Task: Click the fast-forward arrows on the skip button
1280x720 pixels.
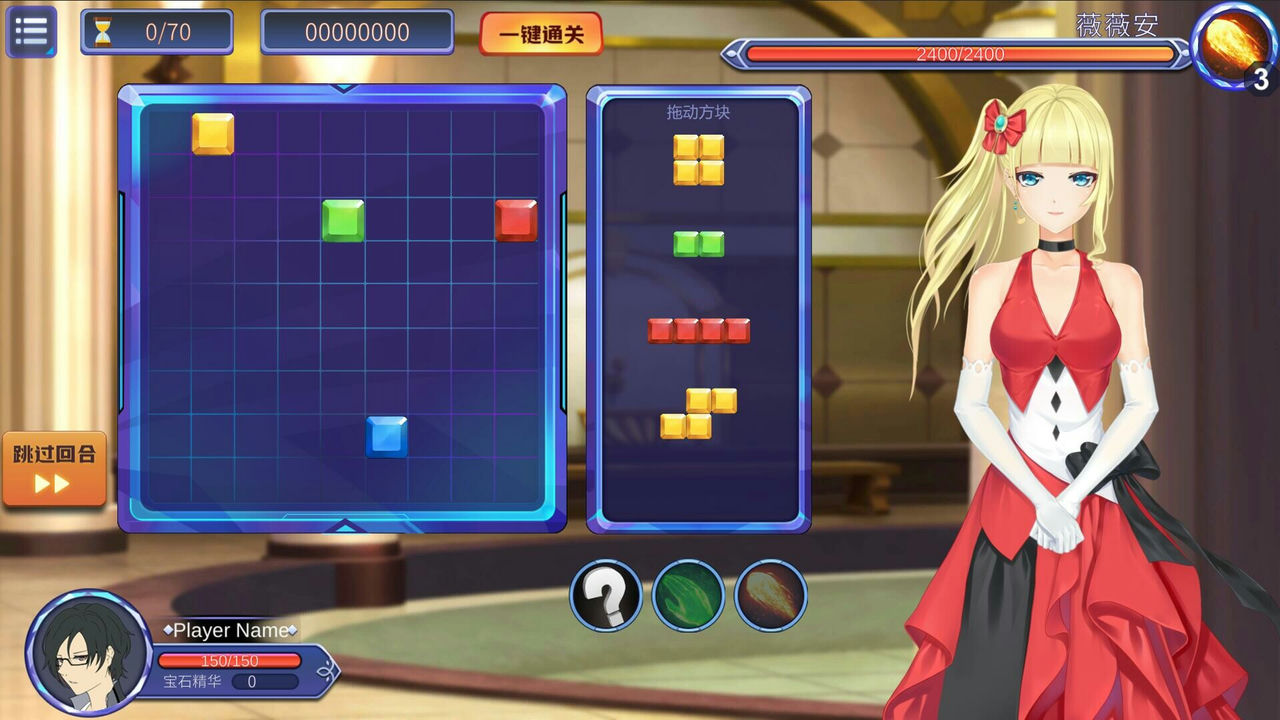Action: [x=52, y=485]
